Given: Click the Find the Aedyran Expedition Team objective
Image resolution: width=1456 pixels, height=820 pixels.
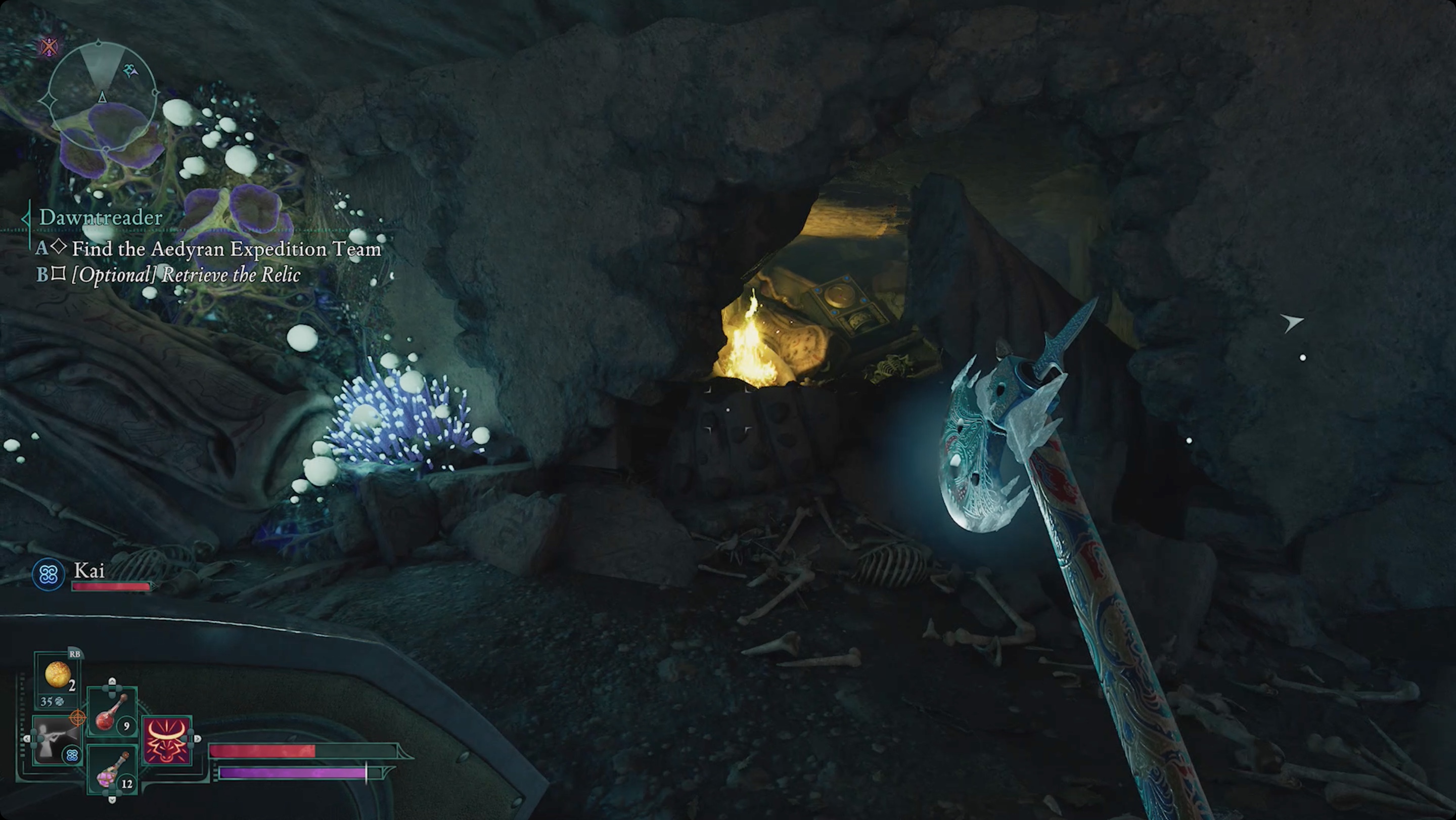Looking at the screenshot, I should (226, 249).
